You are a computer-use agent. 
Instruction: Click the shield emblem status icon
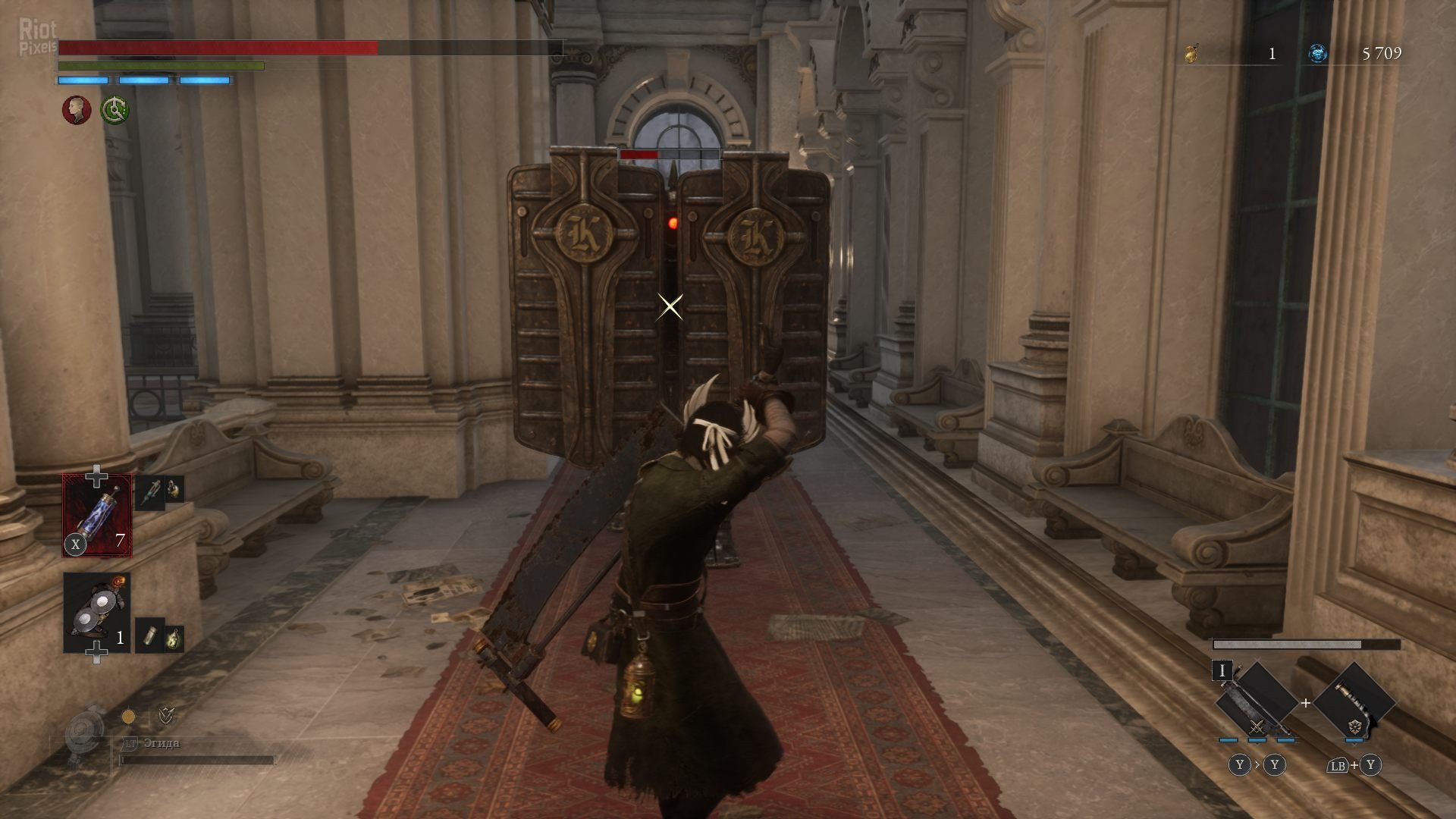click(165, 715)
